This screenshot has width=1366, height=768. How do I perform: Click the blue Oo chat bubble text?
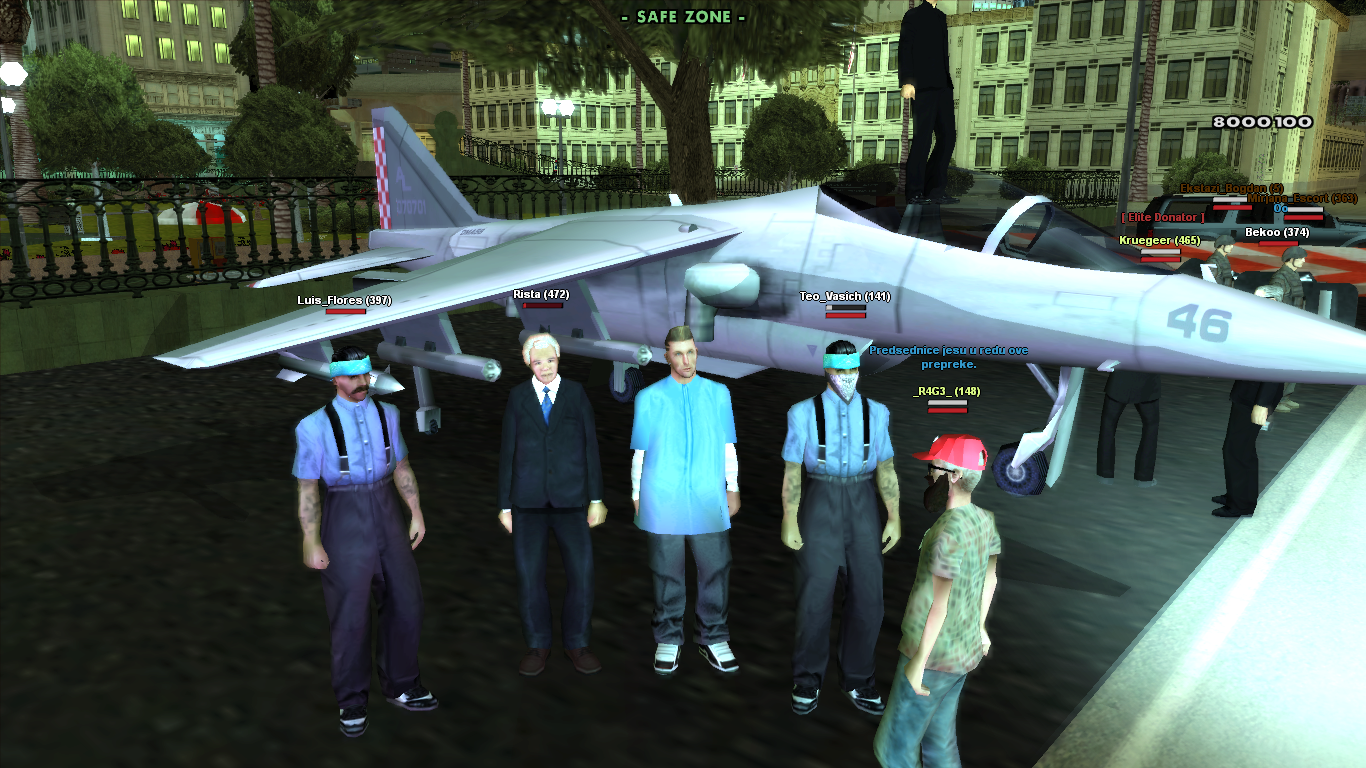click(1280, 208)
